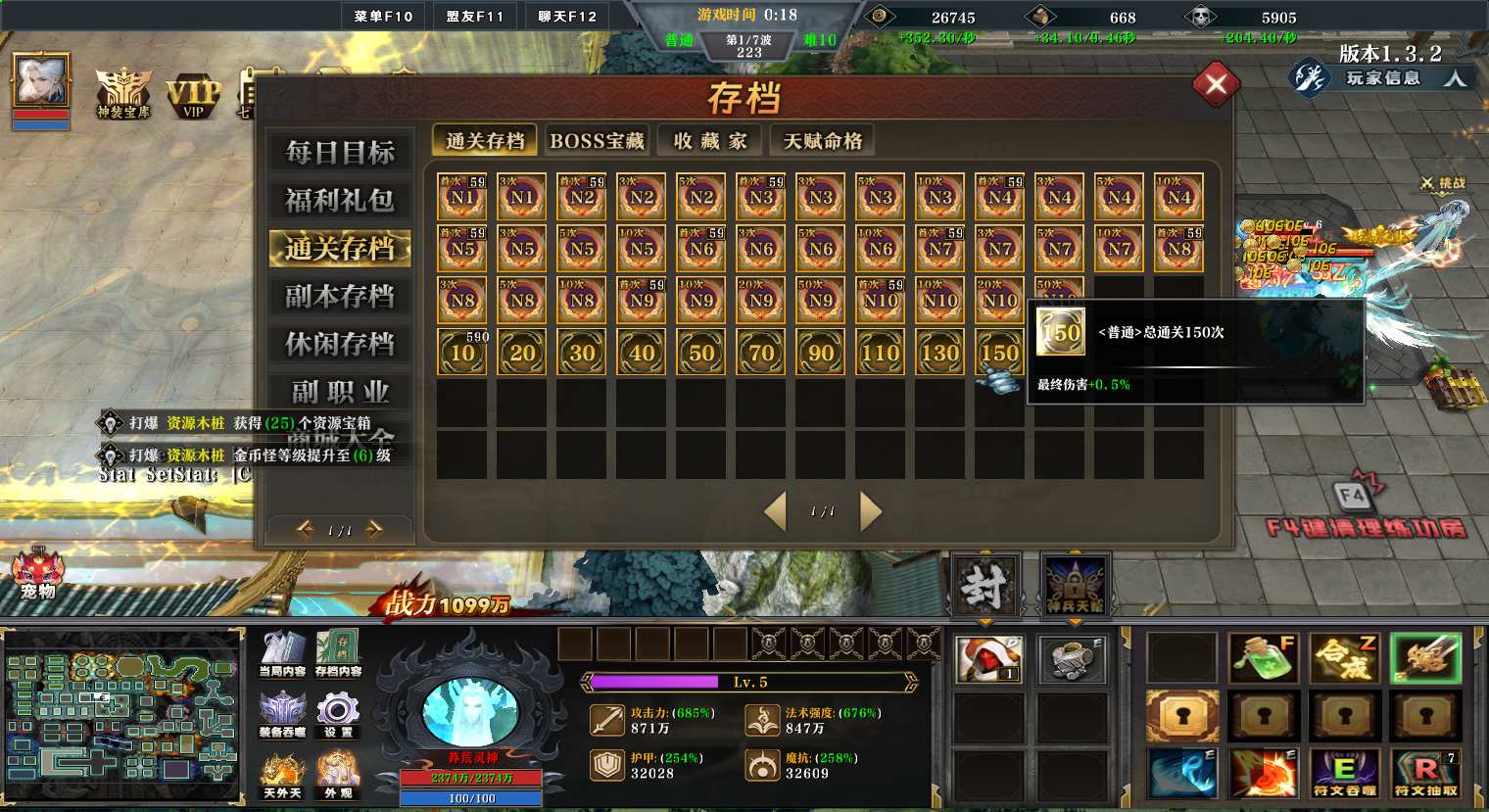Open the 宠物 pet icon
1489x812 pixels.
[37, 574]
